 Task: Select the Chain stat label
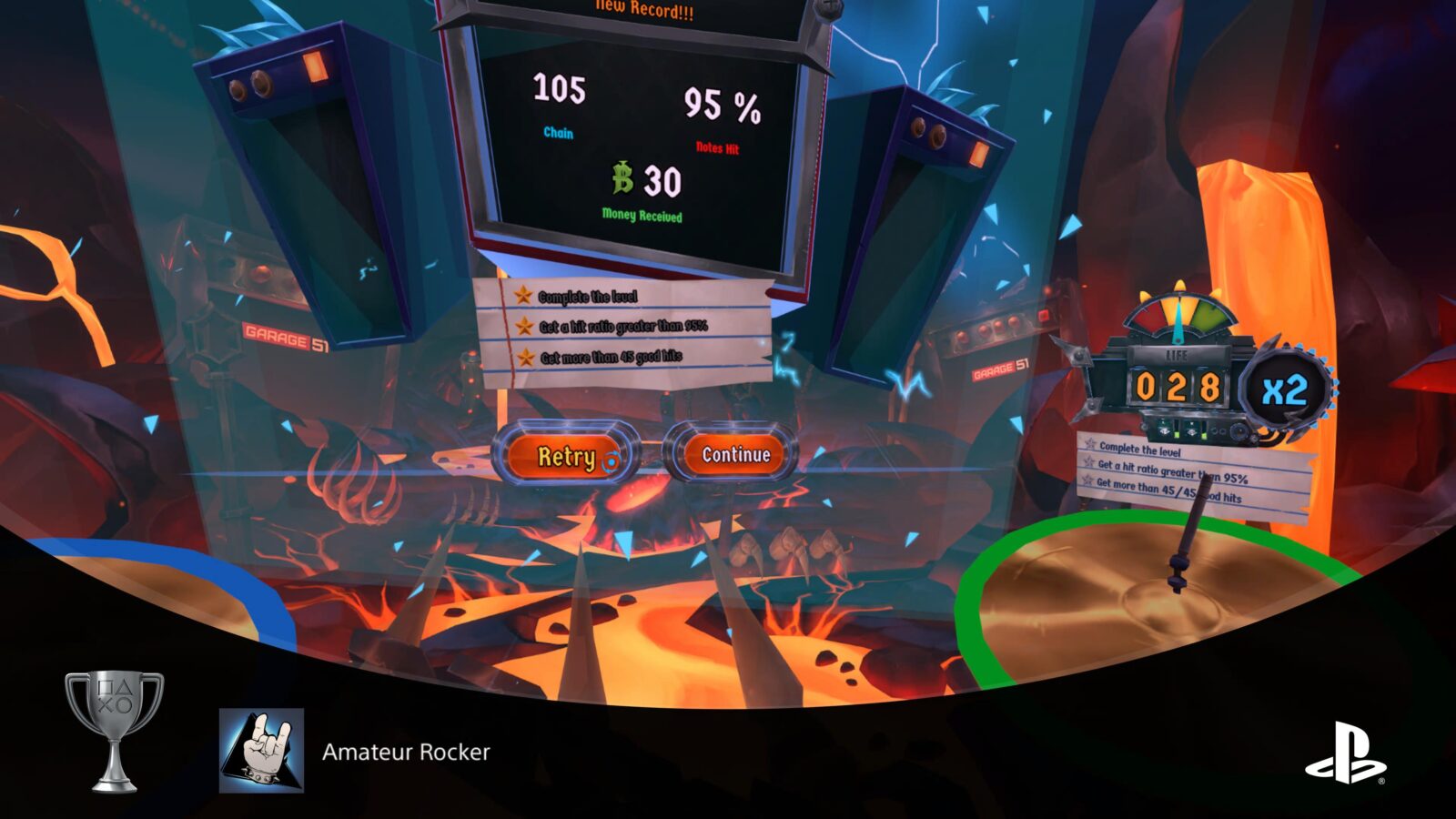559,130
